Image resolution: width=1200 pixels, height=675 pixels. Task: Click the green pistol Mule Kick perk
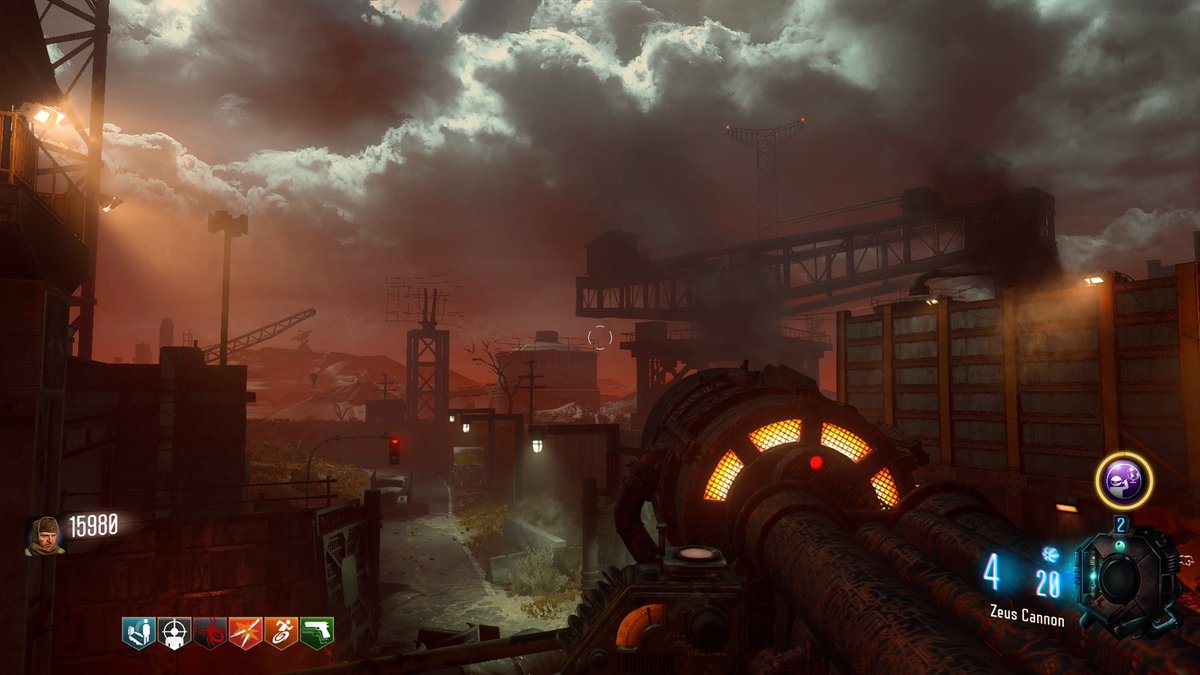pyautogui.click(x=317, y=632)
